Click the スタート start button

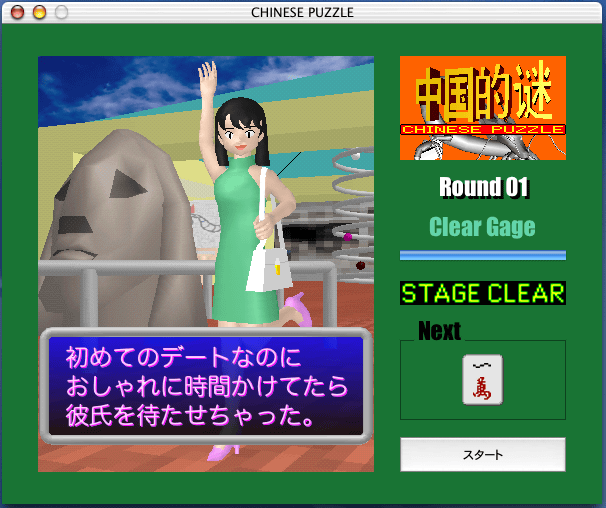click(x=482, y=455)
